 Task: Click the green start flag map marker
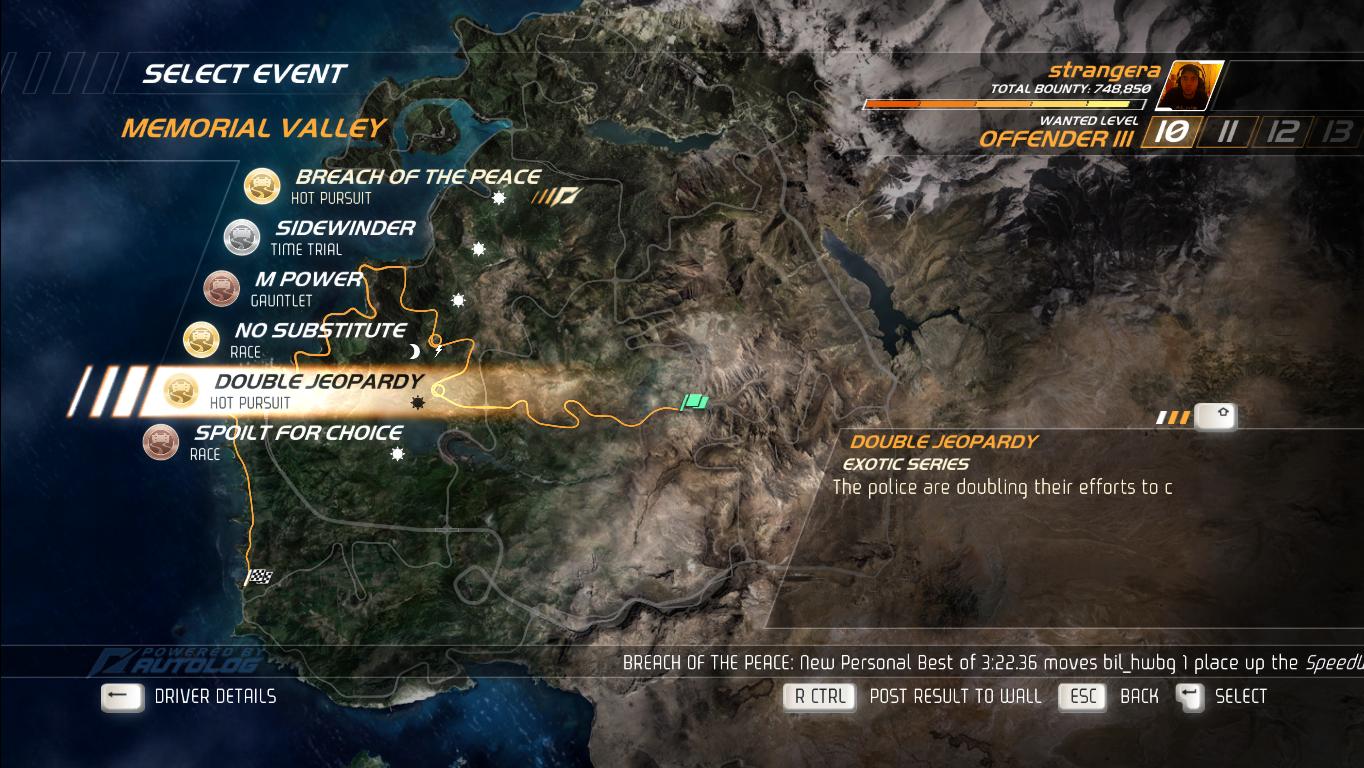pos(695,402)
